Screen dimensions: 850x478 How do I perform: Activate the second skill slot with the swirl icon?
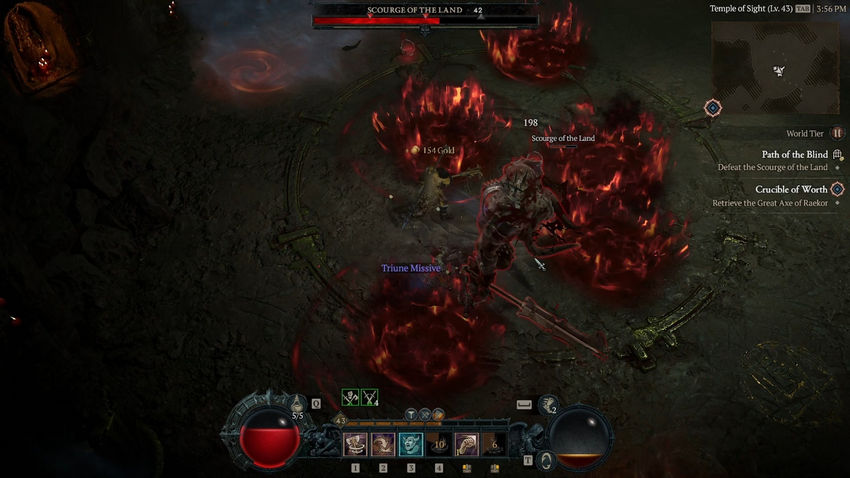pyautogui.click(x=383, y=445)
